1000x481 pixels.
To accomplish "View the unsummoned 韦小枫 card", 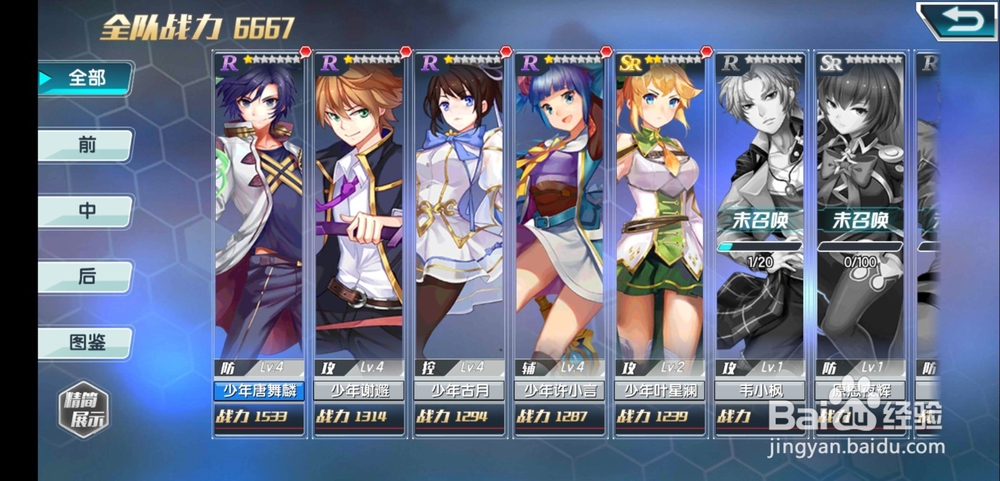I will [x=761, y=240].
